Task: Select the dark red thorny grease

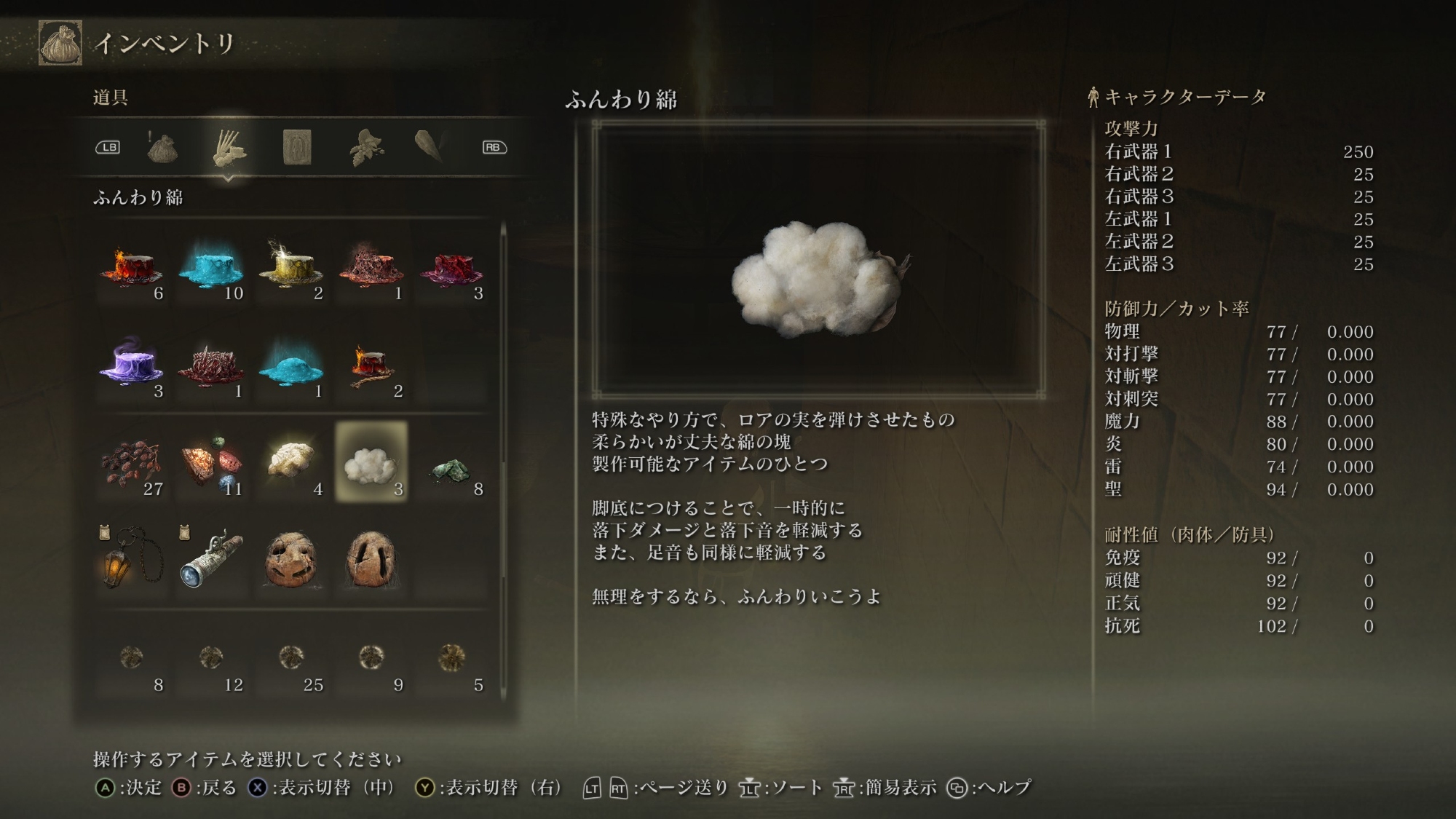Action: coord(211,365)
